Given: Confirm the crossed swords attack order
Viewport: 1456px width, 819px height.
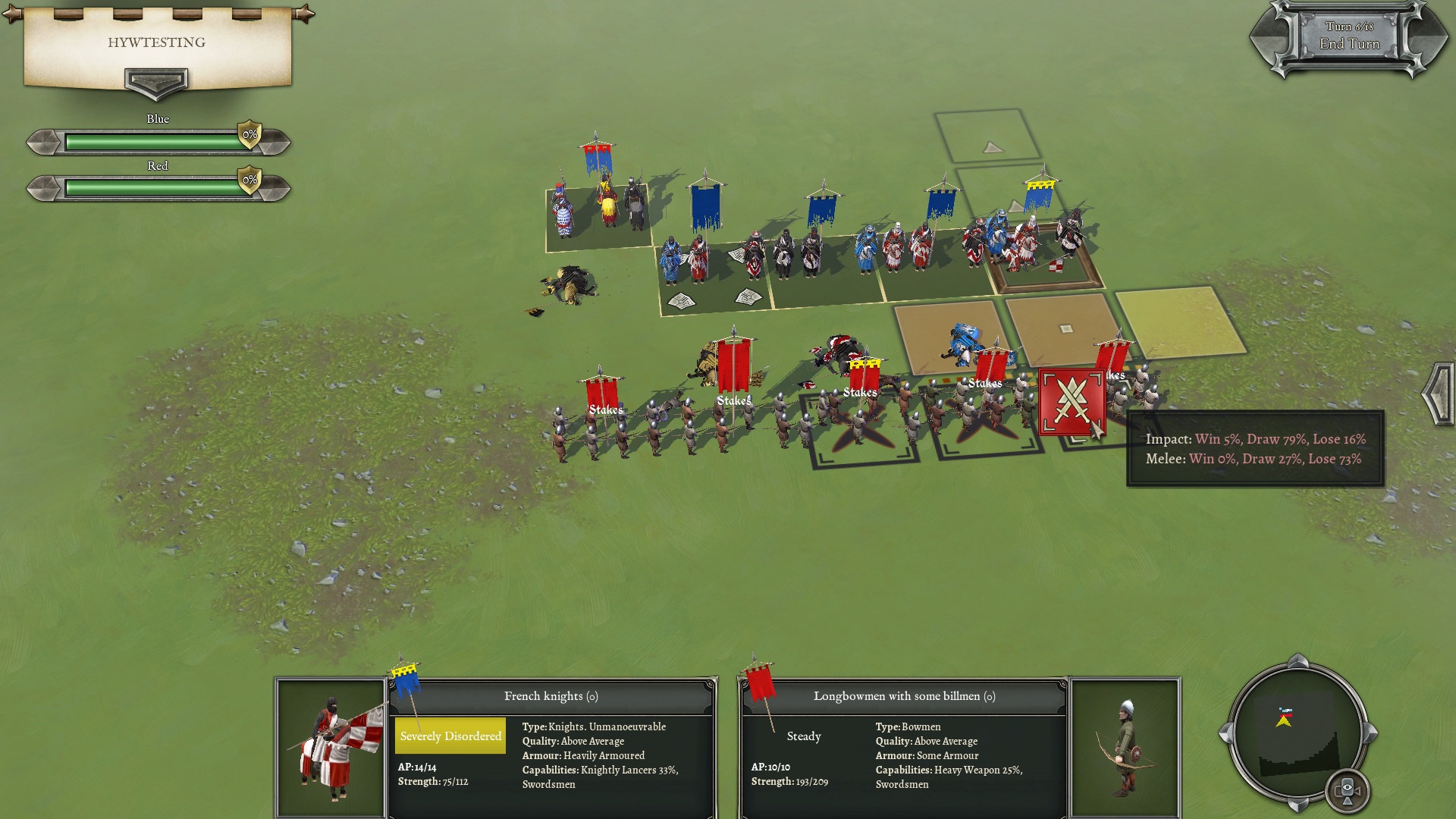Looking at the screenshot, I should pyautogui.click(x=1071, y=403).
